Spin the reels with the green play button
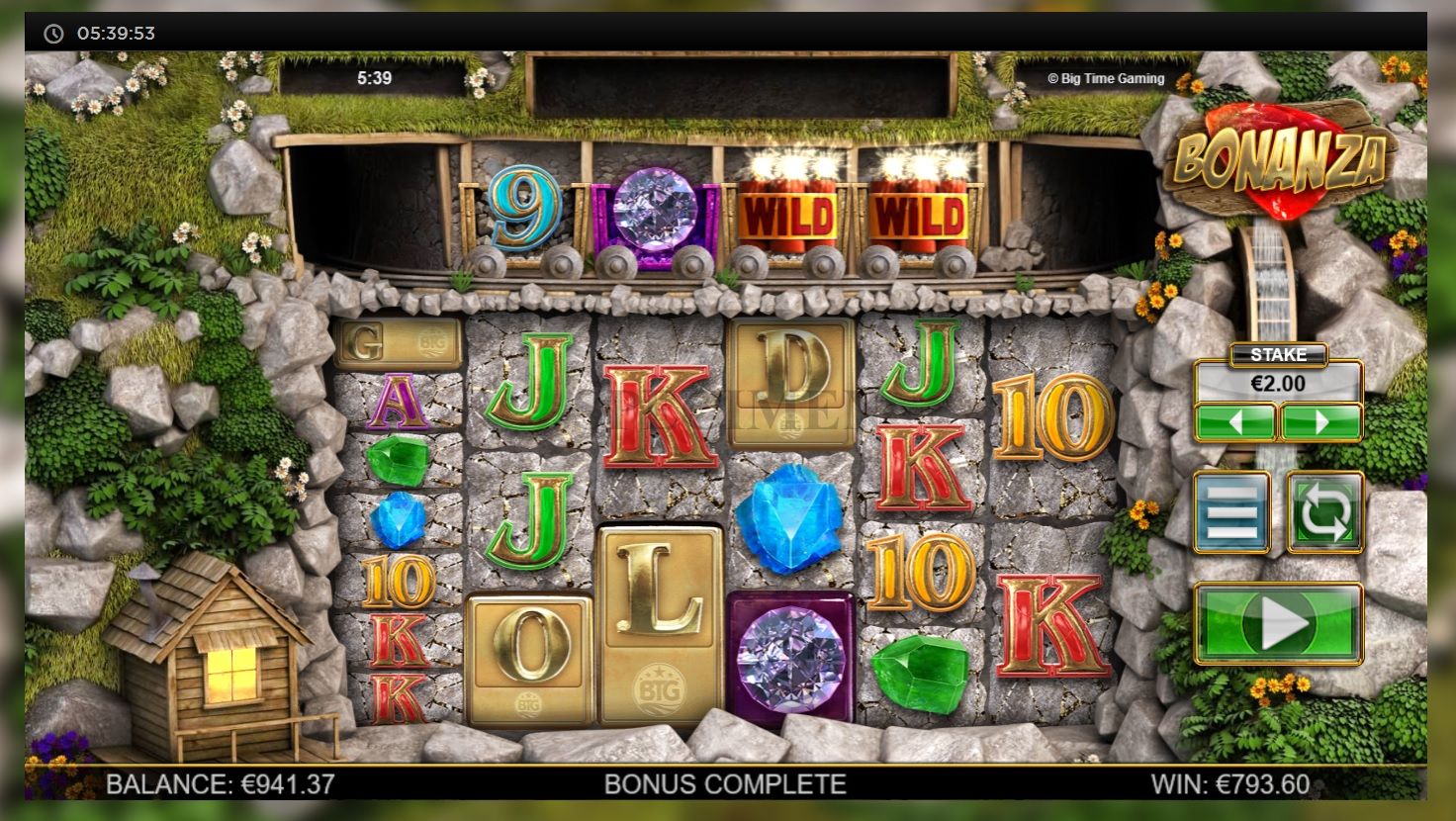Viewport: 1456px width, 821px height. point(1278,624)
